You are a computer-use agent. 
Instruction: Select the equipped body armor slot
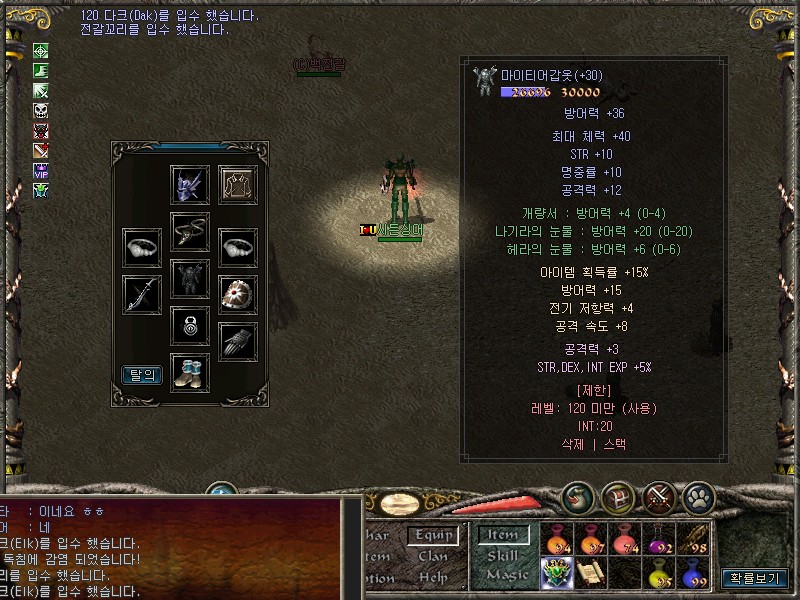190,279
